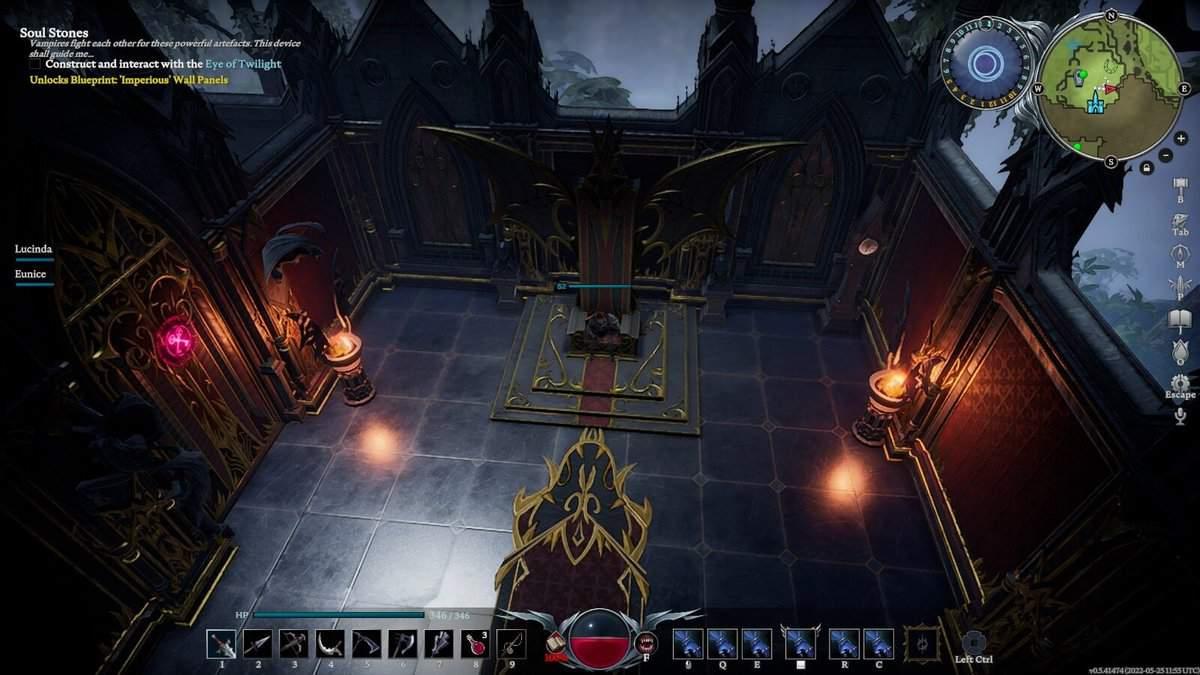Open the gear icon labeled Escape
The width and height of the screenshot is (1200, 675).
[x=1180, y=383]
